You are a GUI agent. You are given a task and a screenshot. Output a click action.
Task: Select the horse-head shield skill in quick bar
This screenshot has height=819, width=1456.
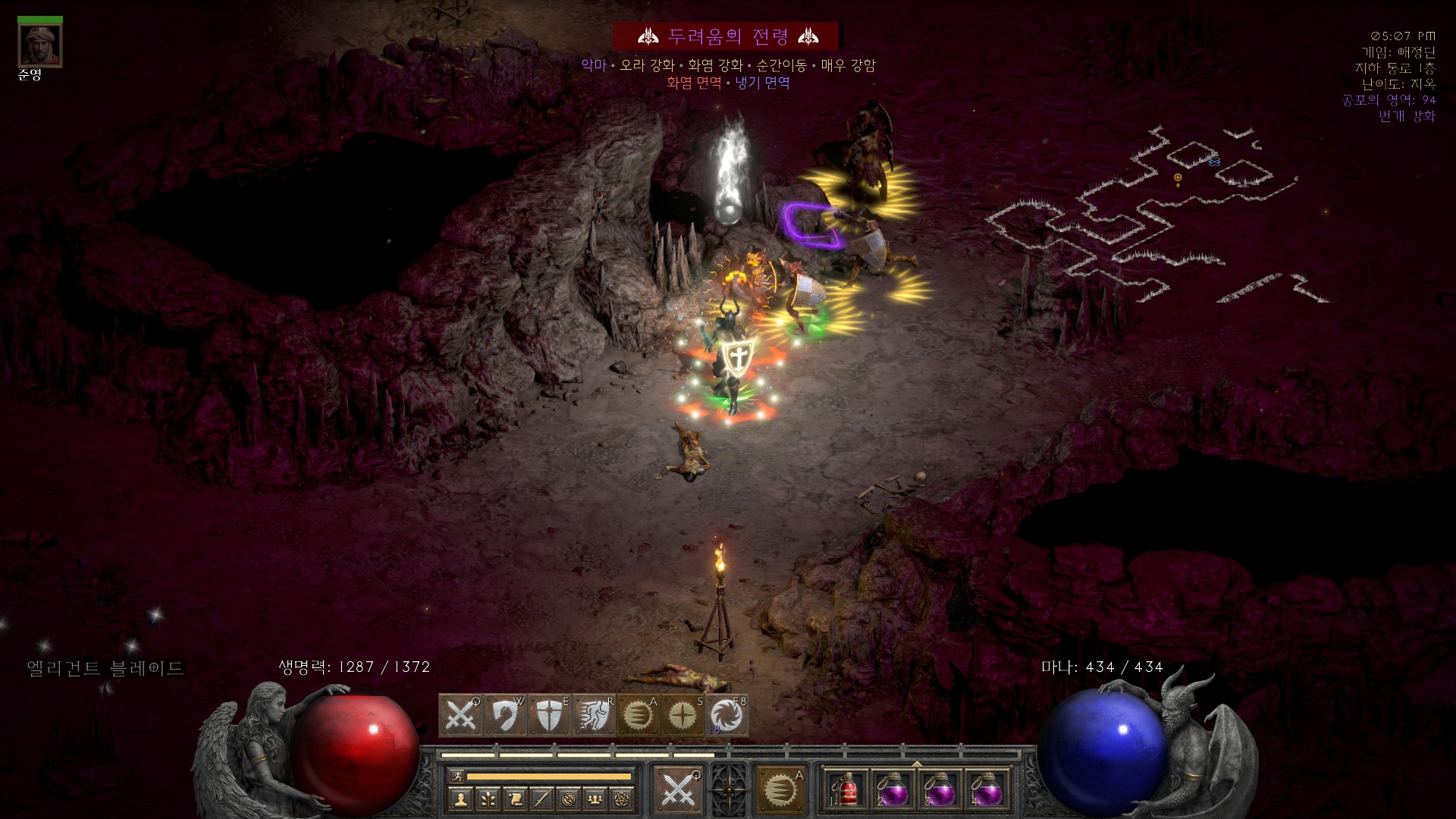(x=504, y=715)
